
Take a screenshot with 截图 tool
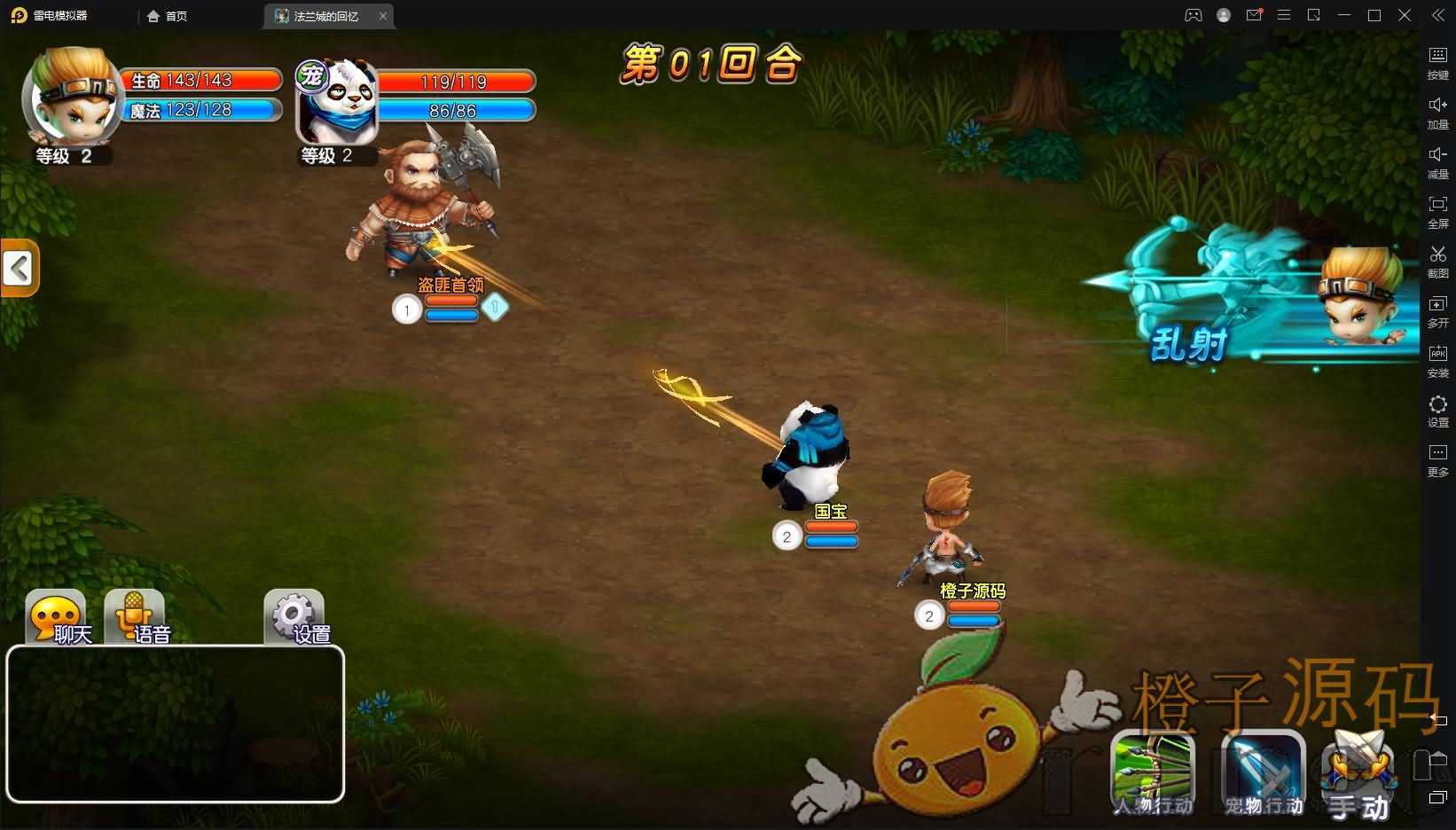[x=1437, y=261]
